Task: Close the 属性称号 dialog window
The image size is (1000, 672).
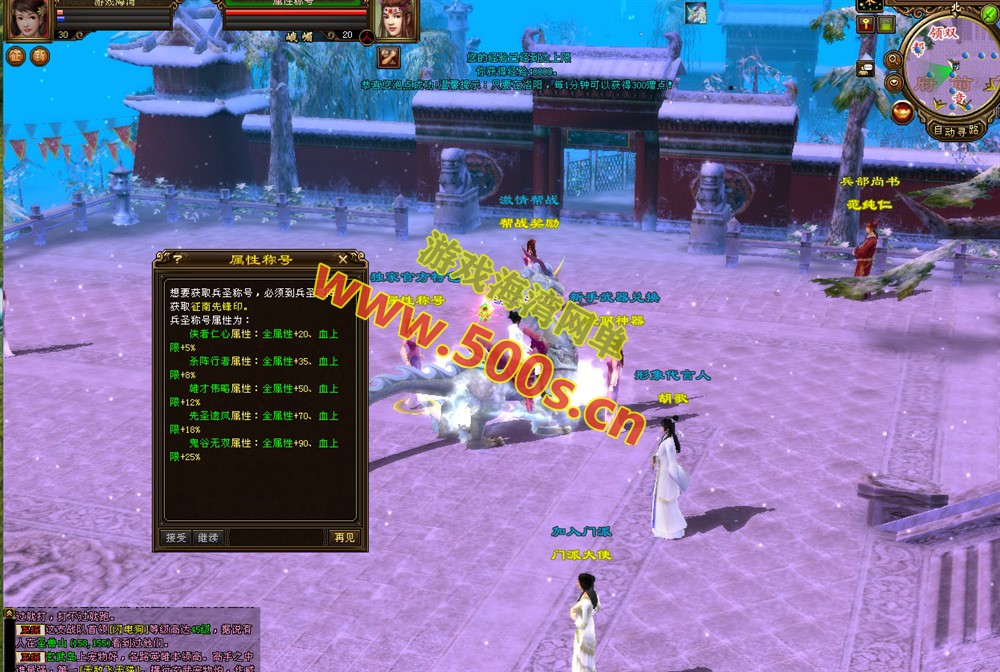Action: [343, 259]
